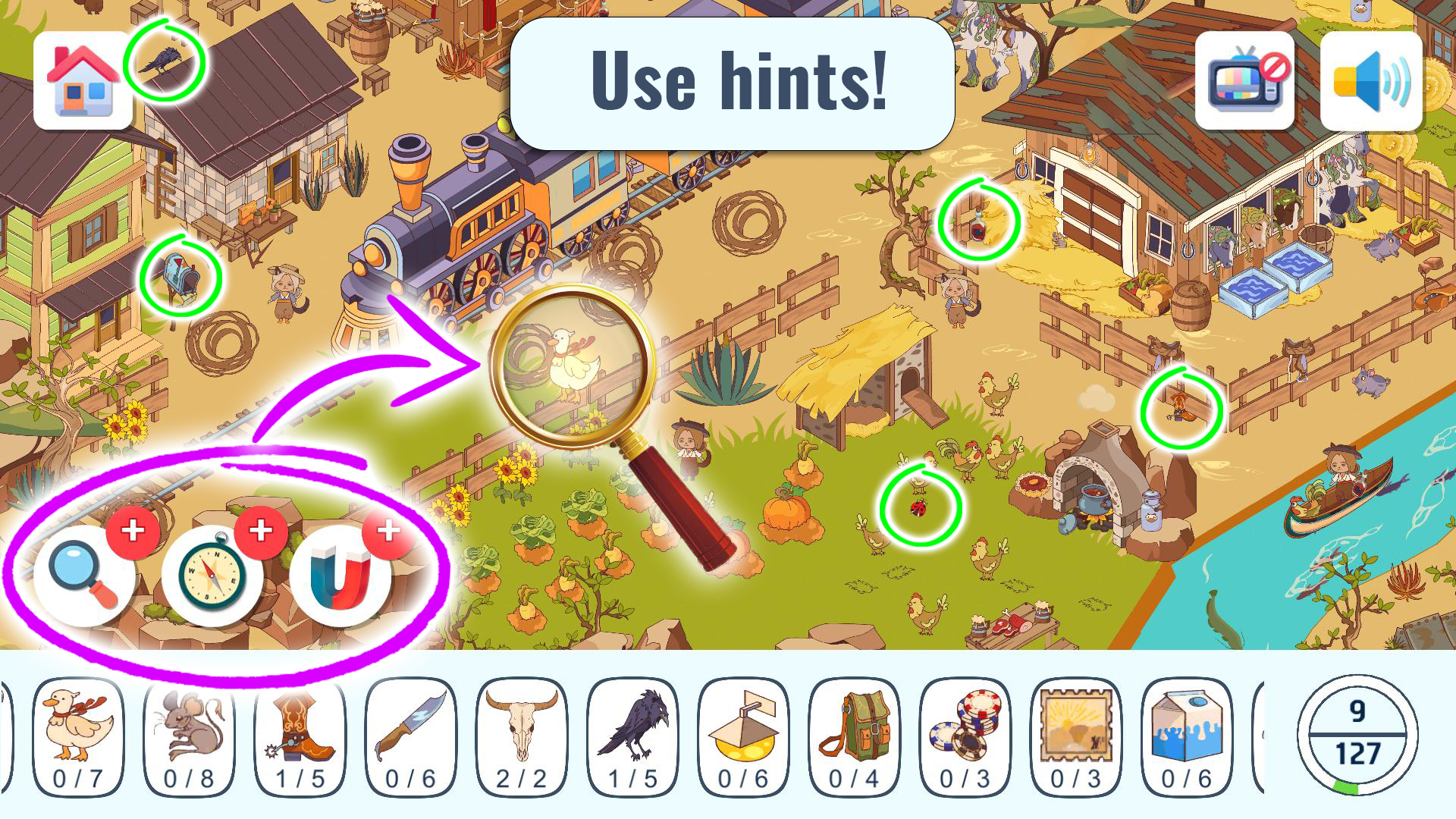
Task: Select the cowboy boot item card
Action: tap(300, 734)
